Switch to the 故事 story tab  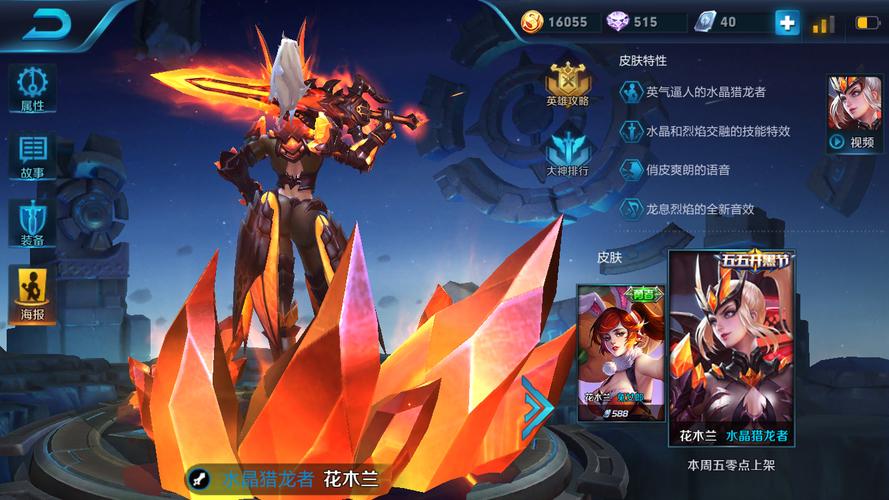[32, 155]
